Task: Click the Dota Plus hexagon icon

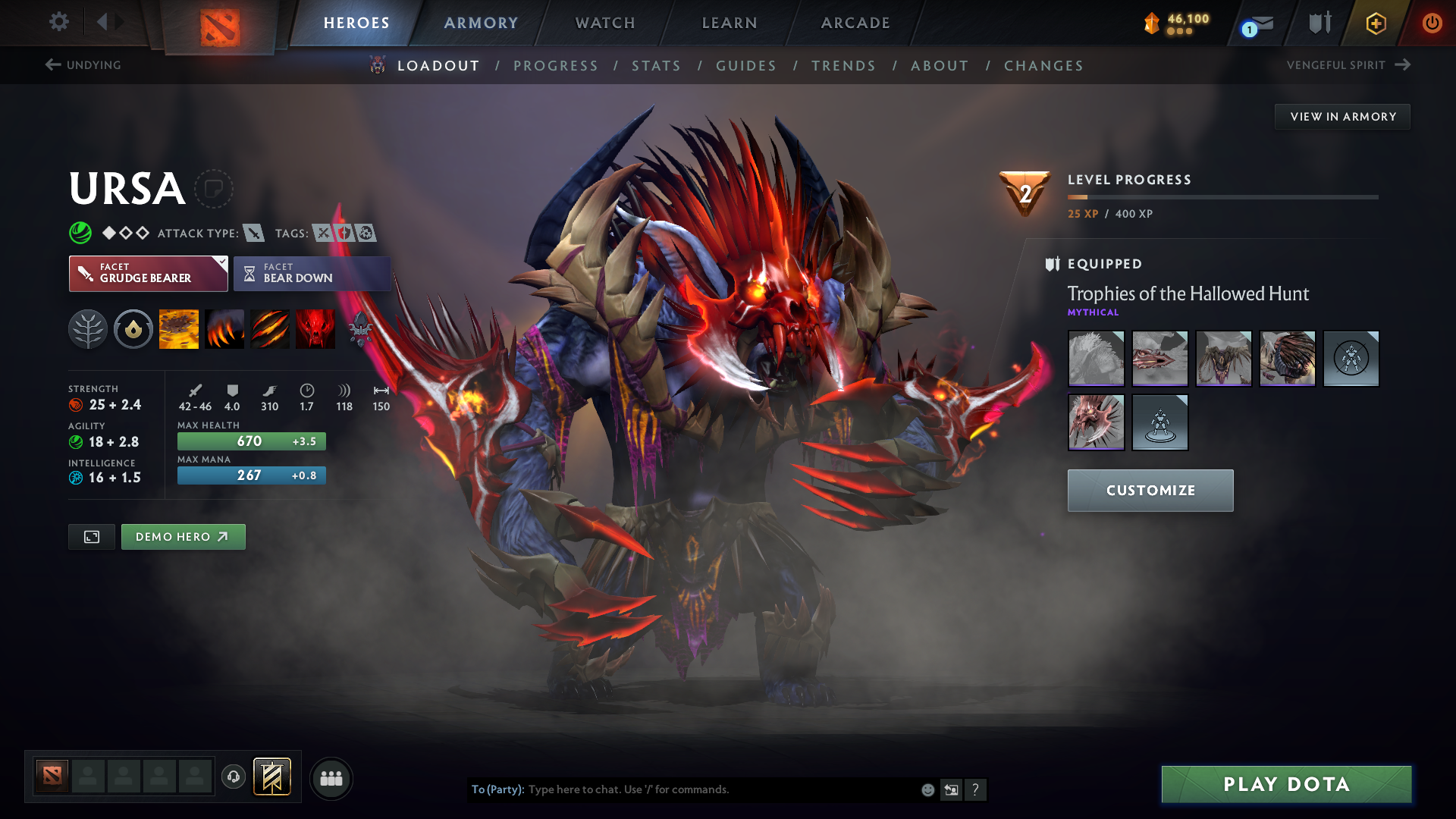Action: (1375, 24)
